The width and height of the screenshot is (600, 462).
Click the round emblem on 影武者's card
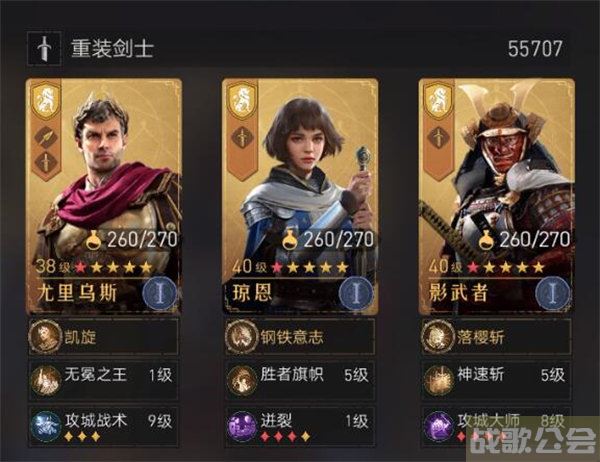(x=552, y=294)
